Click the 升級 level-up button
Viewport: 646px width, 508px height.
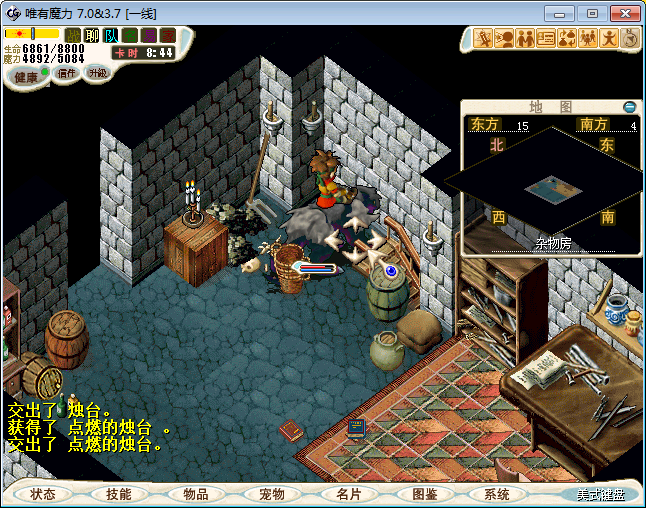tap(97, 73)
